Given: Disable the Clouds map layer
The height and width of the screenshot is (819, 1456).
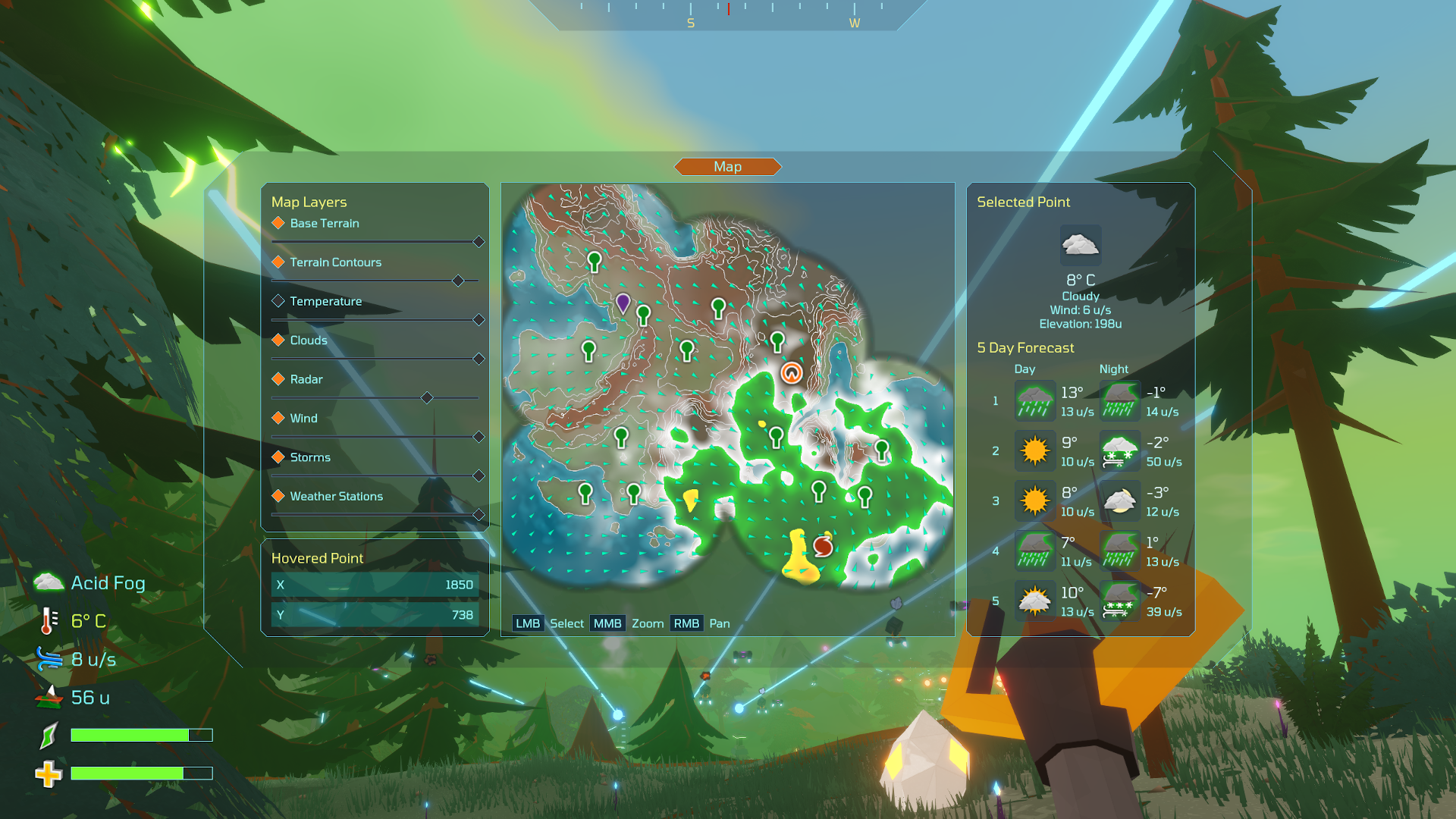Looking at the screenshot, I should click(278, 340).
